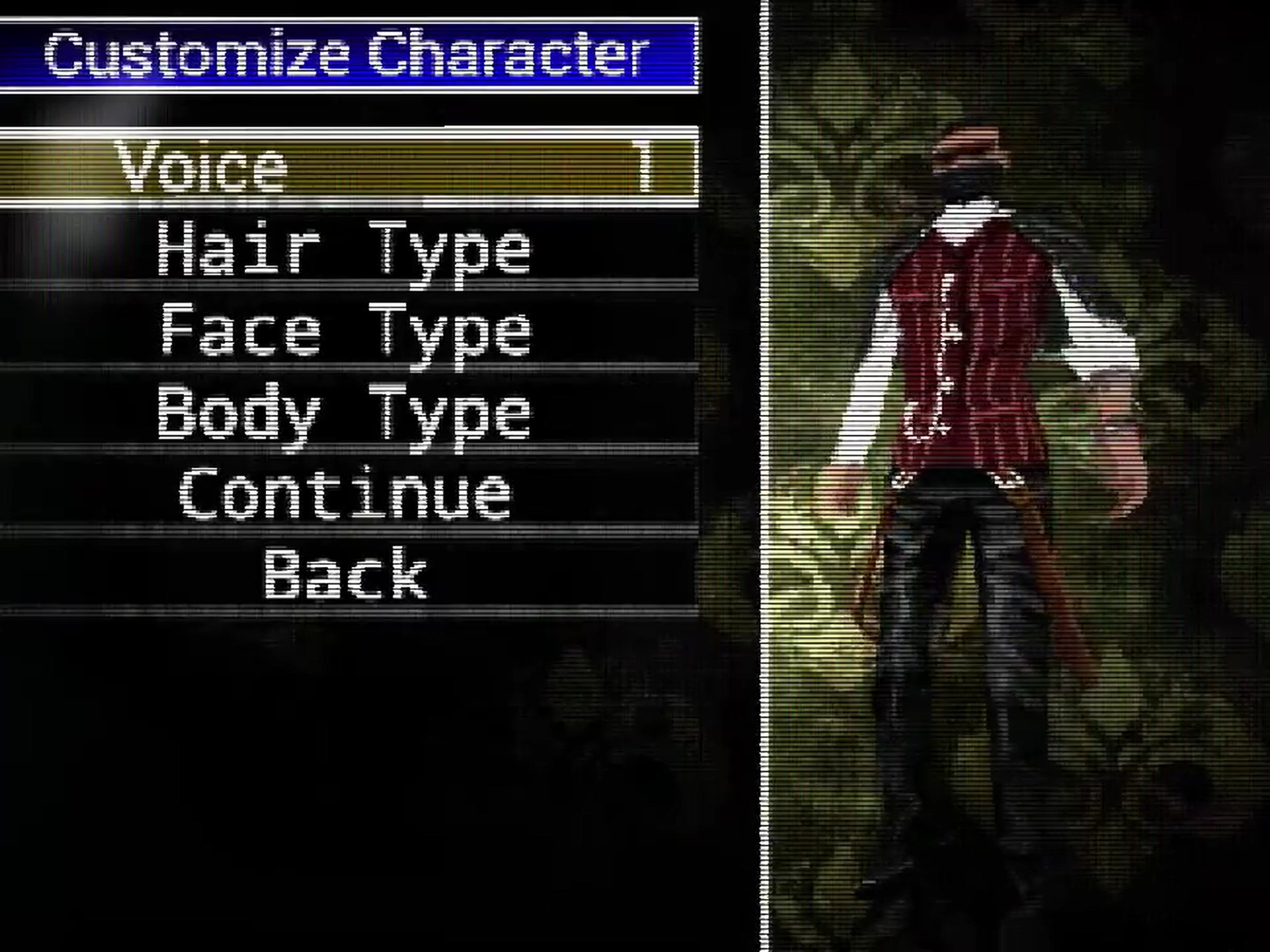Click the highlighted Voice row
This screenshot has width=1270, height=952.
coord(344,167)
